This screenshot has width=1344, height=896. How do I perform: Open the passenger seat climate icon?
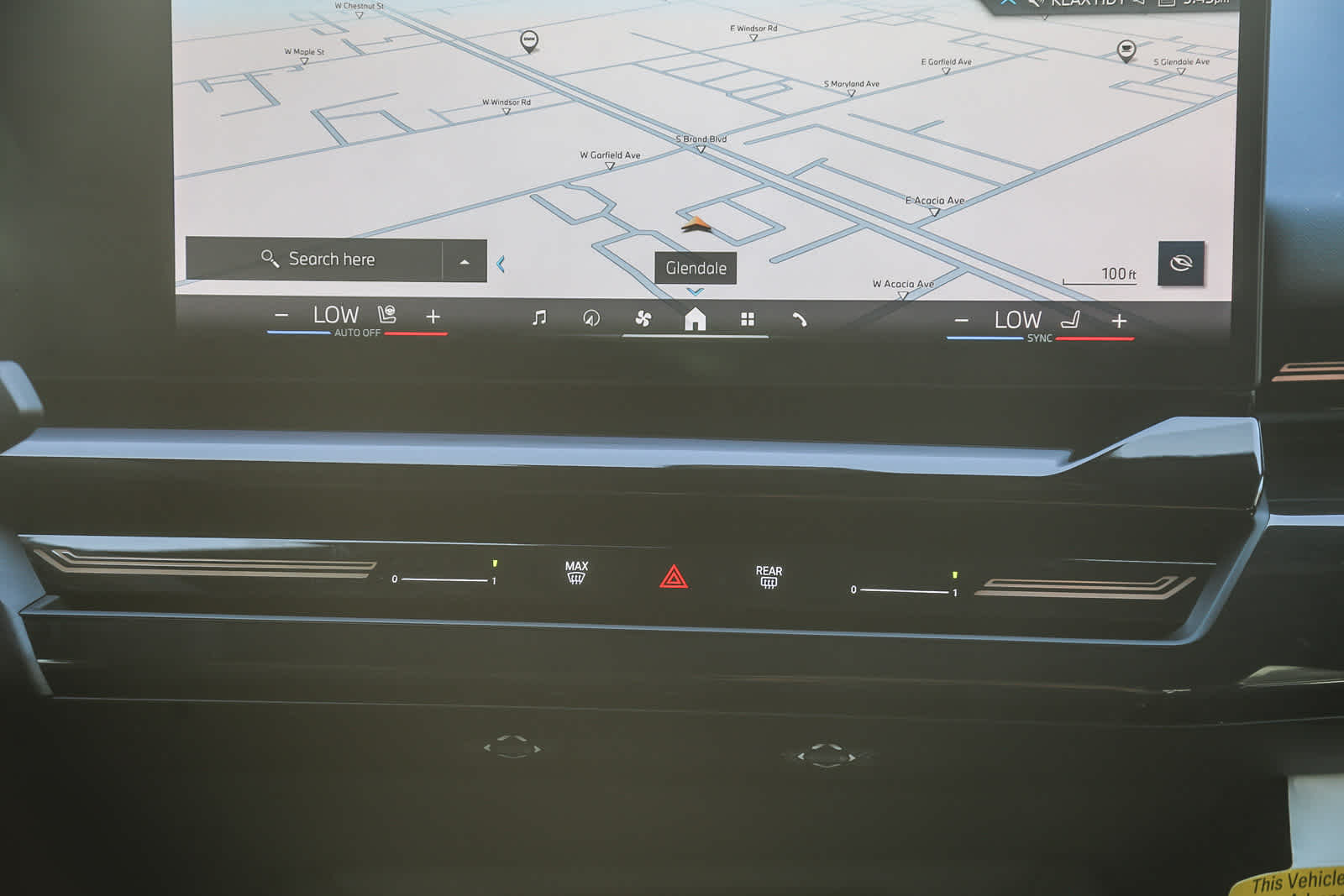pyautogui.click(x=1070, y=320)
